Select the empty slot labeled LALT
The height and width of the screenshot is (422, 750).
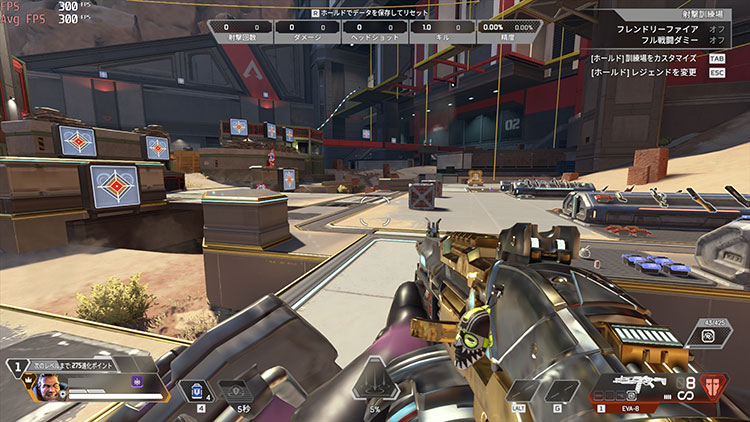523,389
